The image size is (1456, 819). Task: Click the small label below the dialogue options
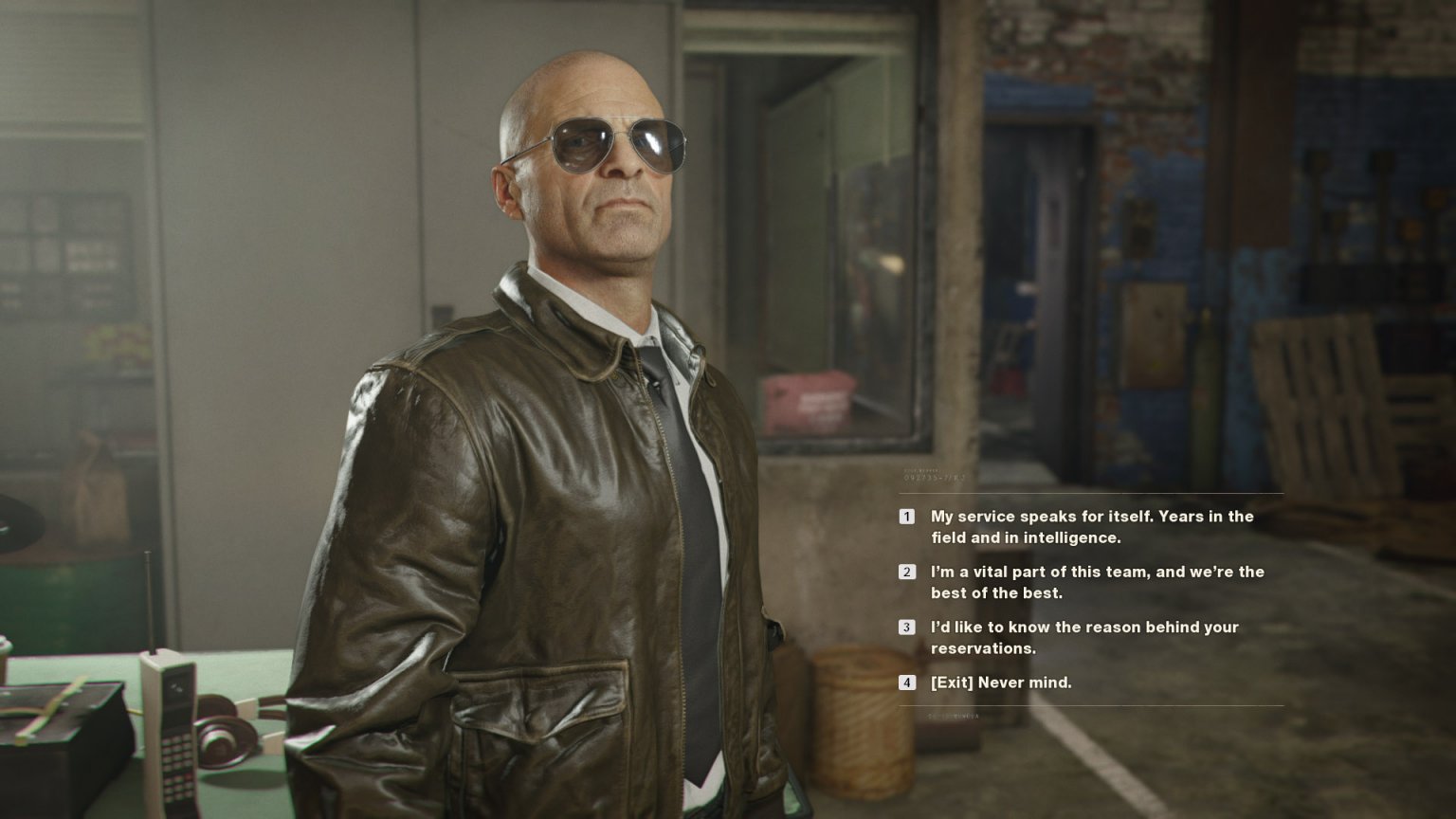(x=948, y=717)
